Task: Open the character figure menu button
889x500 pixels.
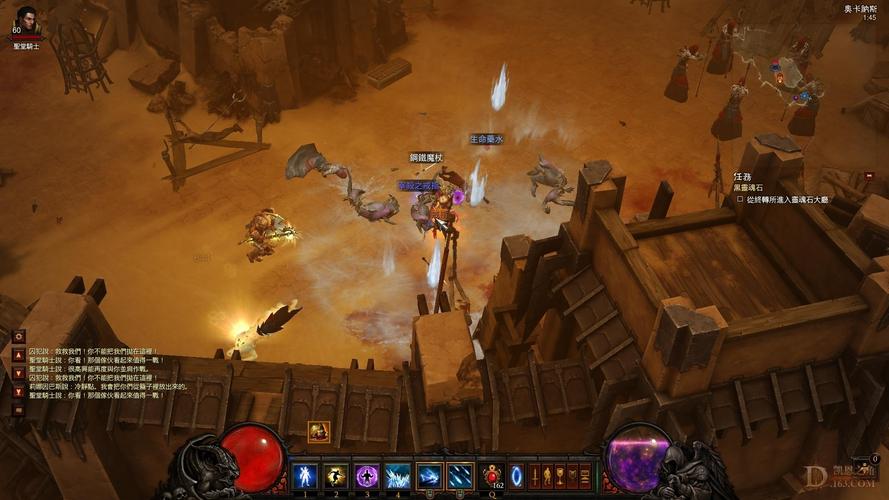Action: point(547,476)
